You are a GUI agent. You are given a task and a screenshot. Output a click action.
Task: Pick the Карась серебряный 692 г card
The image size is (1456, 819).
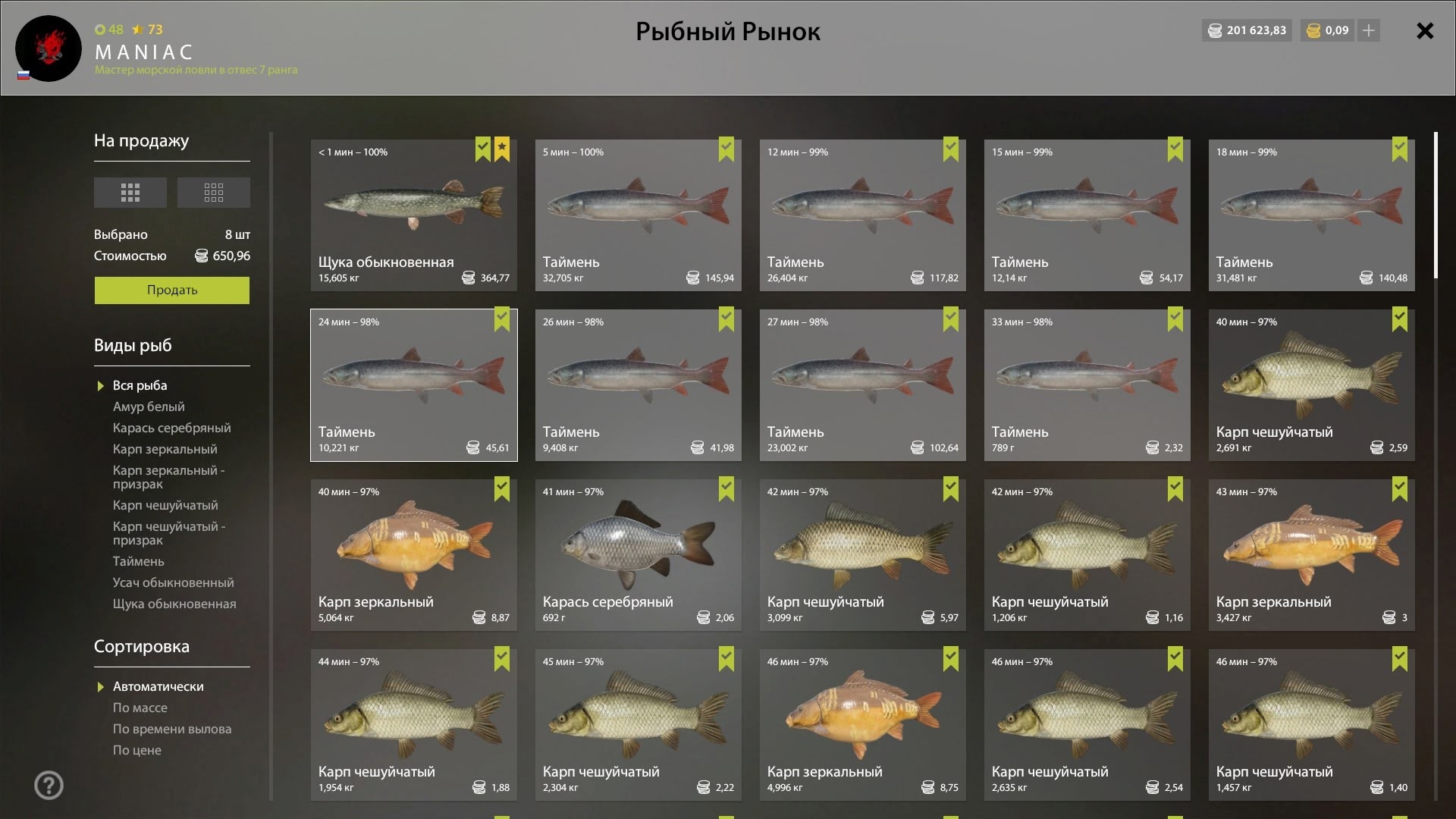pos(638,554)
